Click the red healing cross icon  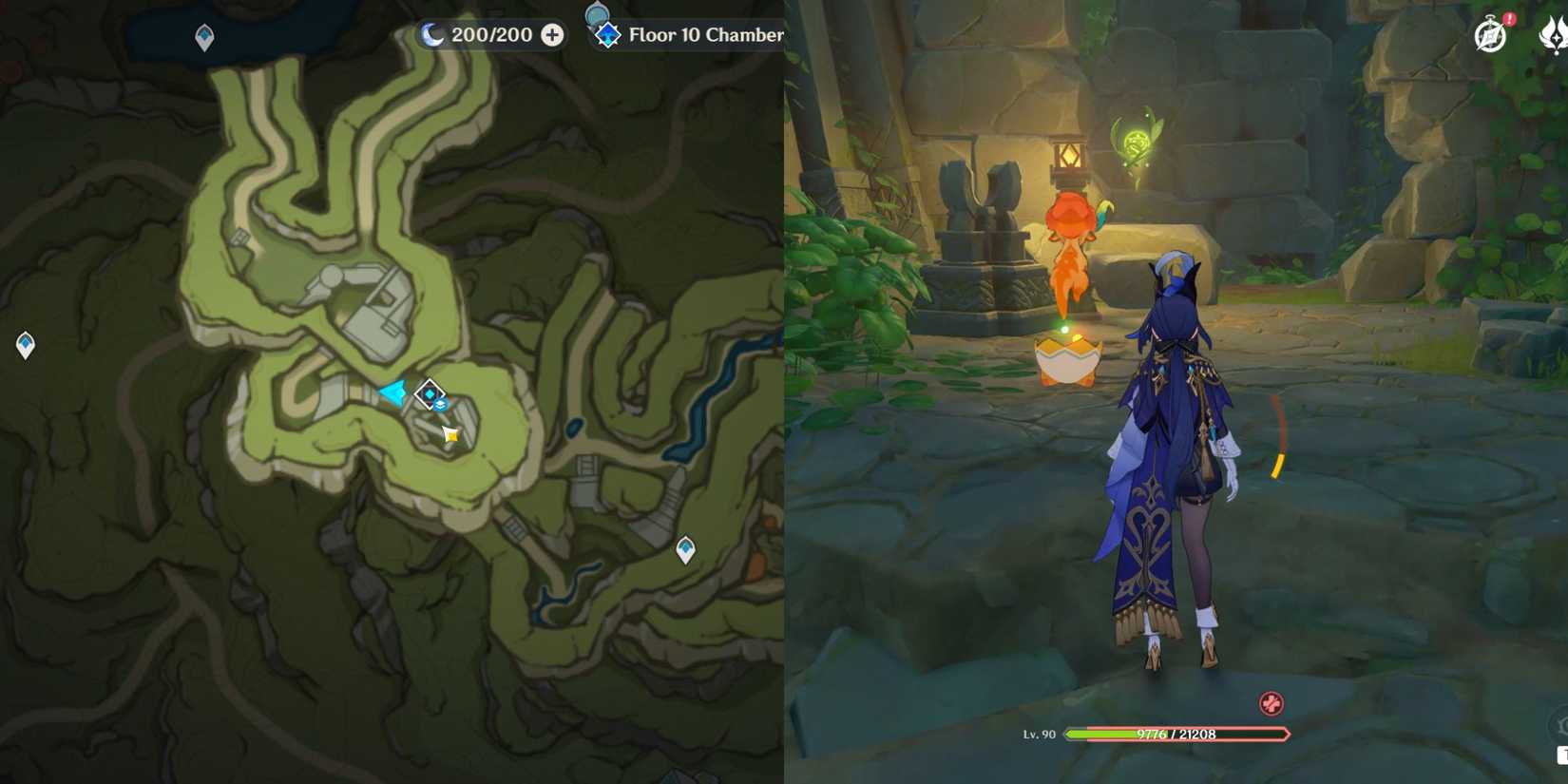coord(1270,702)
